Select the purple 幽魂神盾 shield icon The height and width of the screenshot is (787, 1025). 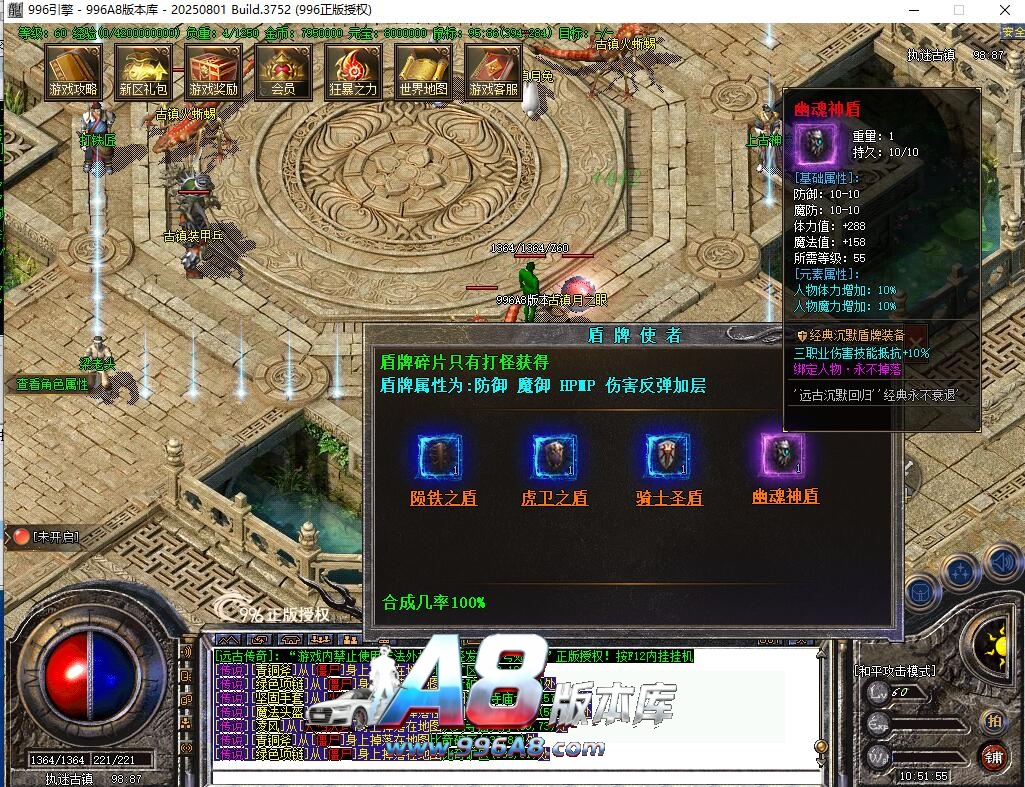point(784,457)
